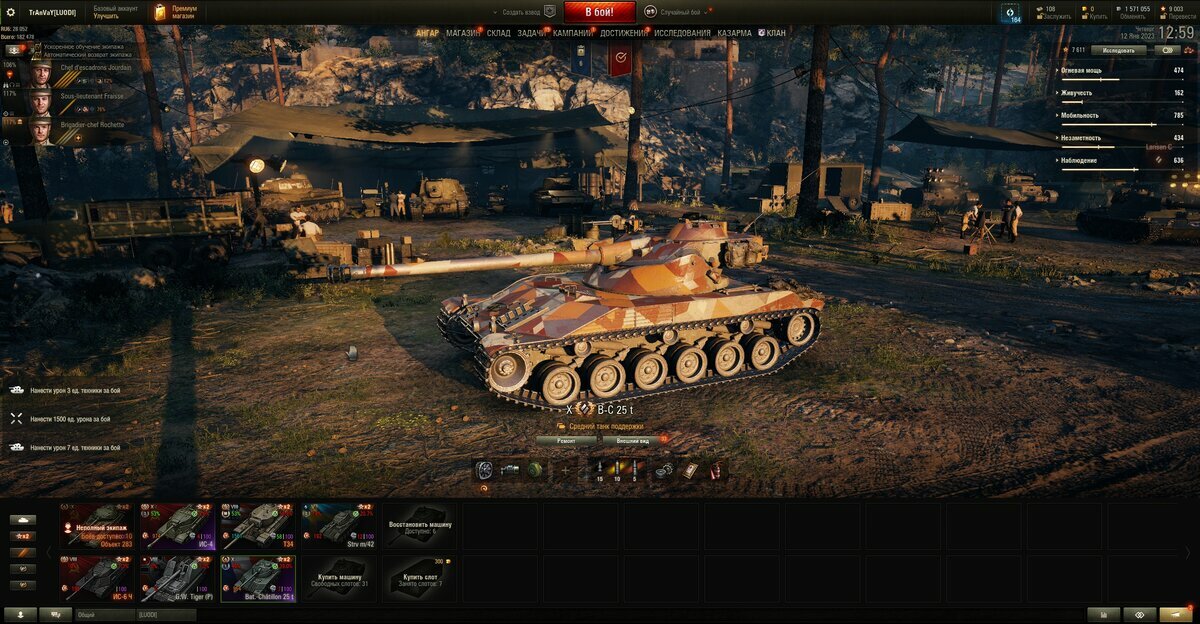Go to the «Достижения» tab
Viewport: 1200px width, 624px height.
pyautogui.click(x=624, y=33)
